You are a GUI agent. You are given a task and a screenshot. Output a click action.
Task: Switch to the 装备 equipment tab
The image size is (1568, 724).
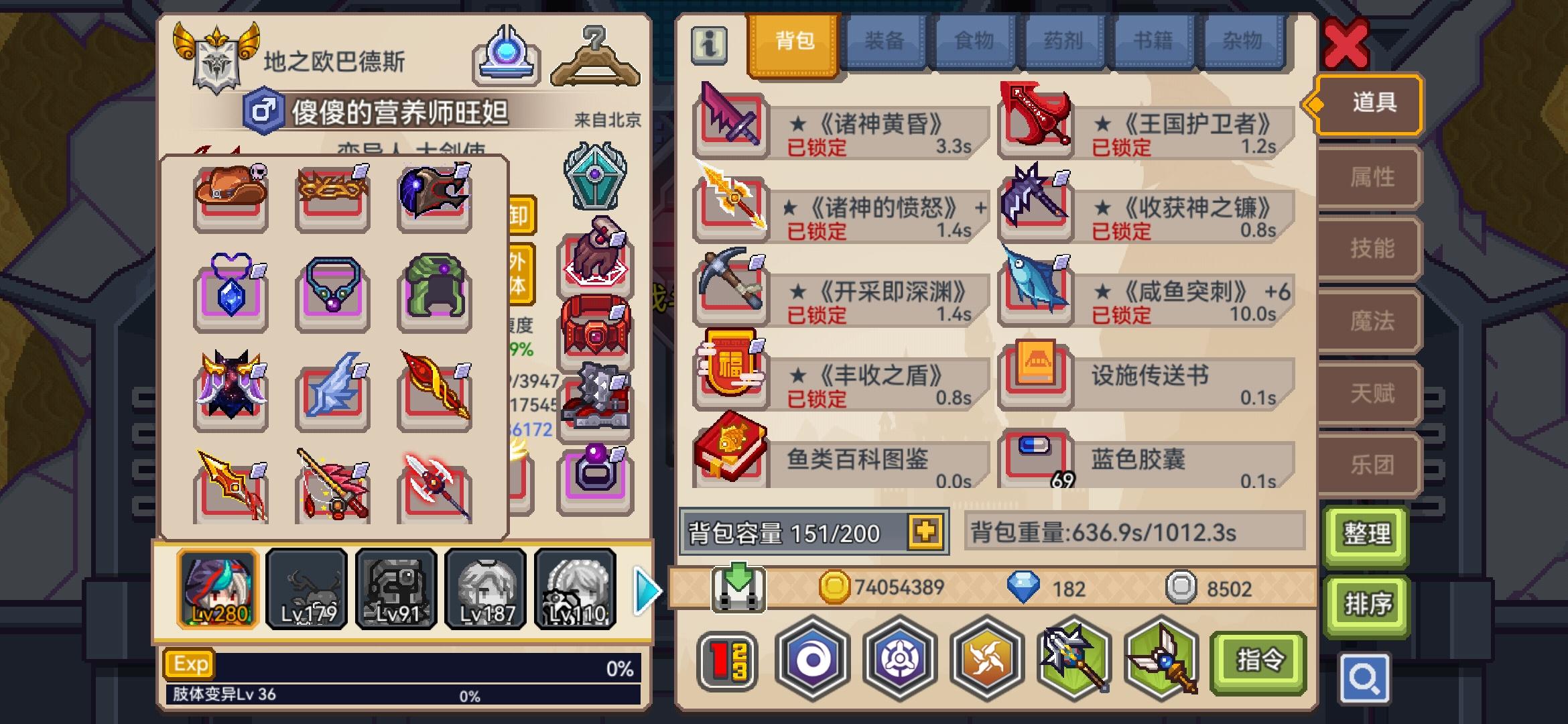tap(883, 40)
